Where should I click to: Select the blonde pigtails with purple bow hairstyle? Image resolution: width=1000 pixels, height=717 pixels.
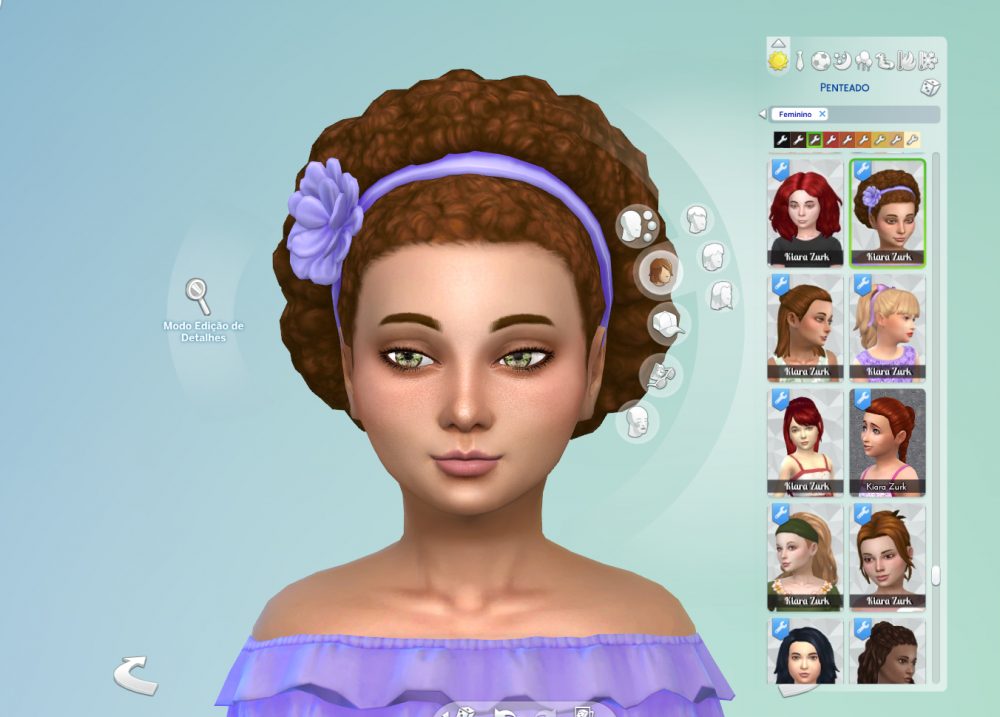(888, 327)
